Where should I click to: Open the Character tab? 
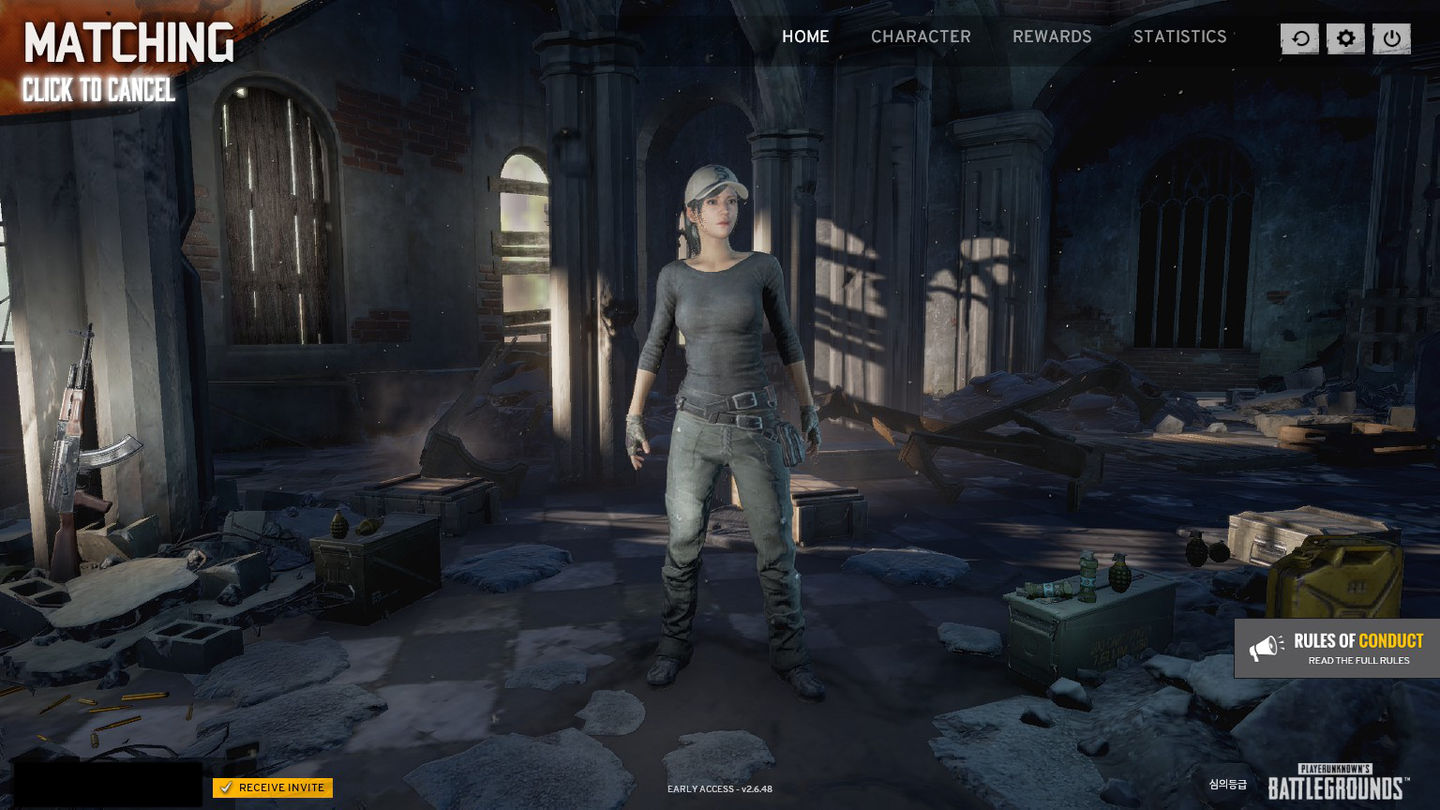pos(920,36)
